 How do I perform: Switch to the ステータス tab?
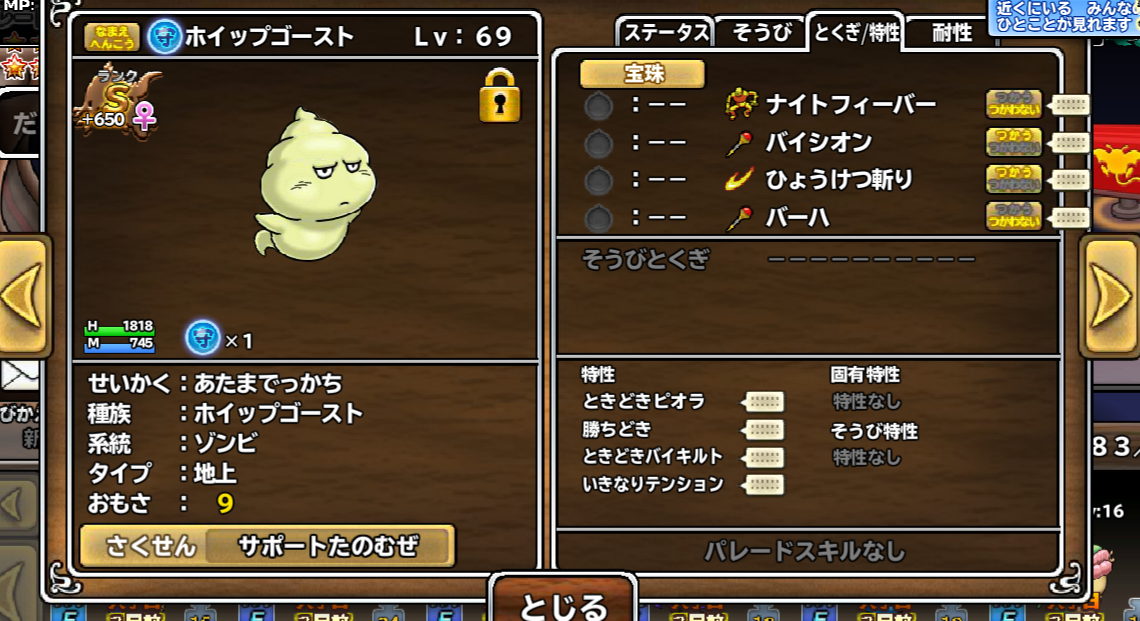[x=665, y=32]
